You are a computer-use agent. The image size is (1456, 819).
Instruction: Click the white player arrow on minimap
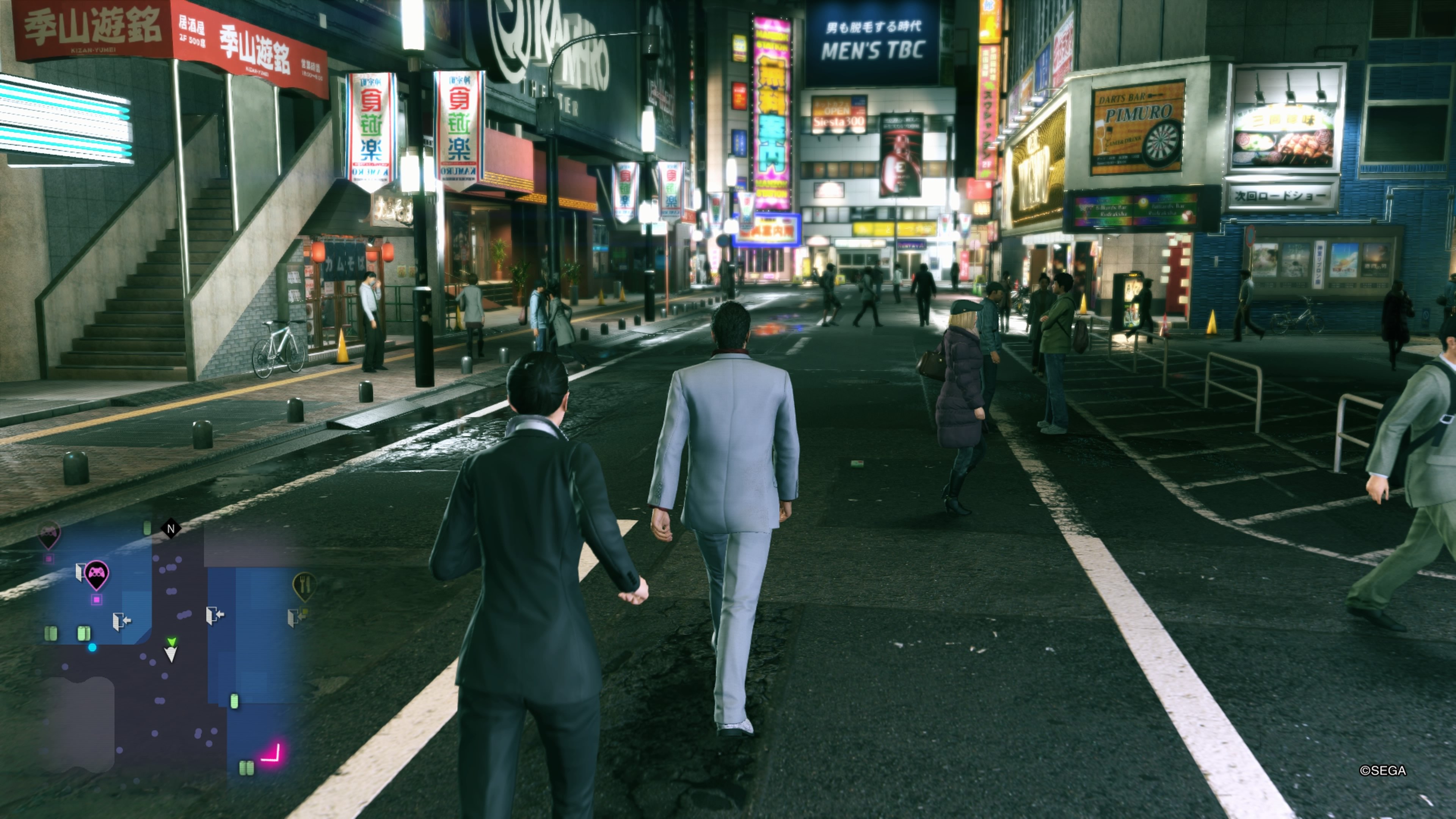(x=171, y=655)
